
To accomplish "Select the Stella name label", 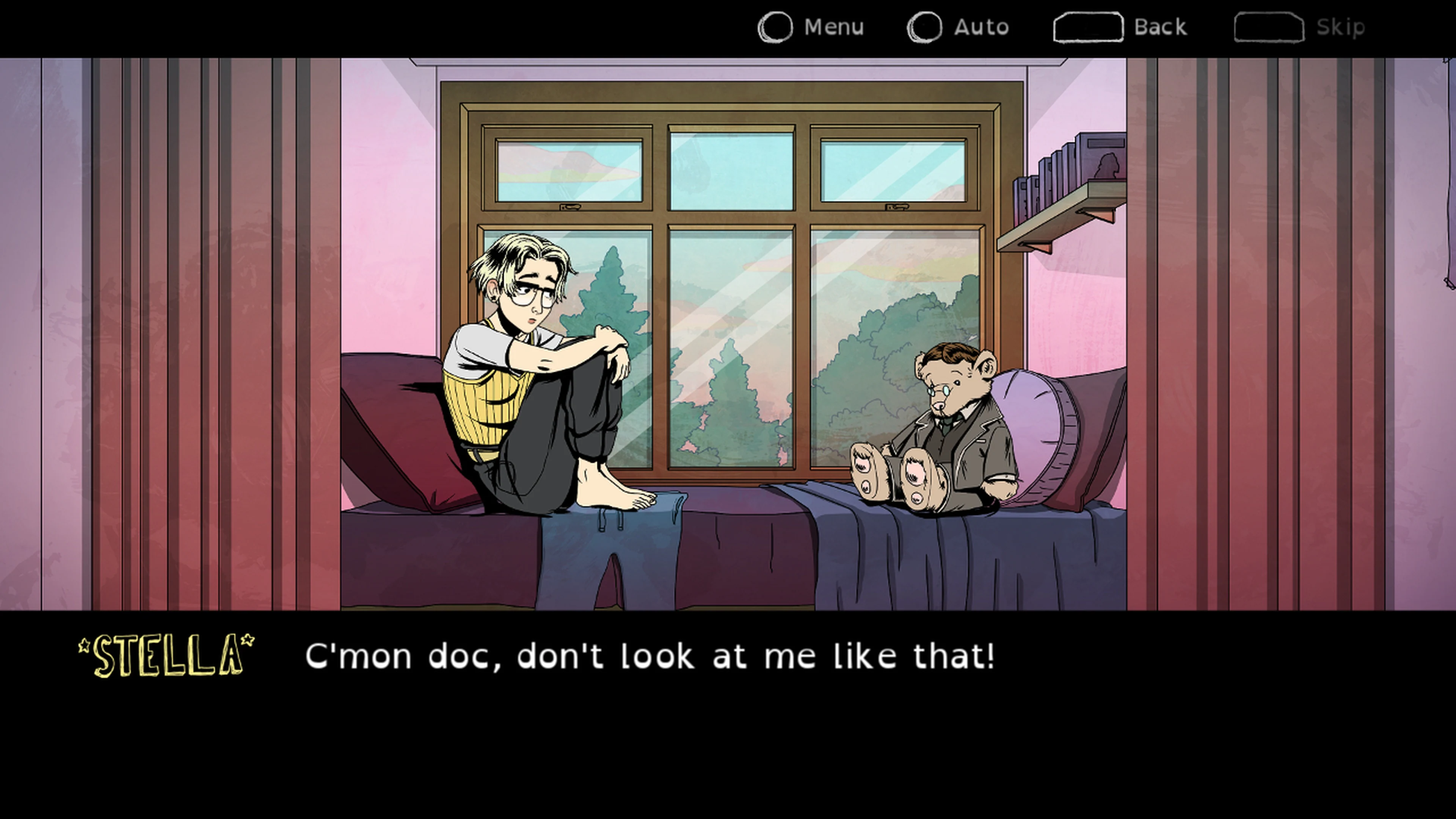I will click(165, 656).
